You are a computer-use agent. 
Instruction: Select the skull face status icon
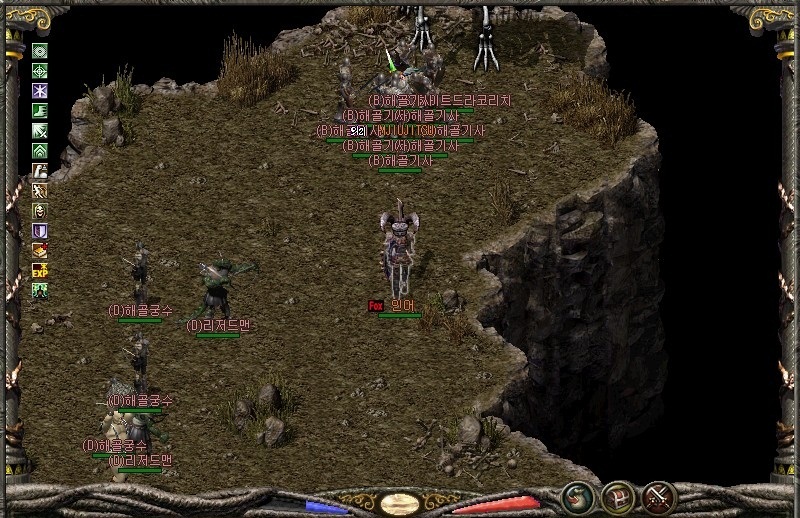coord(40,210)
